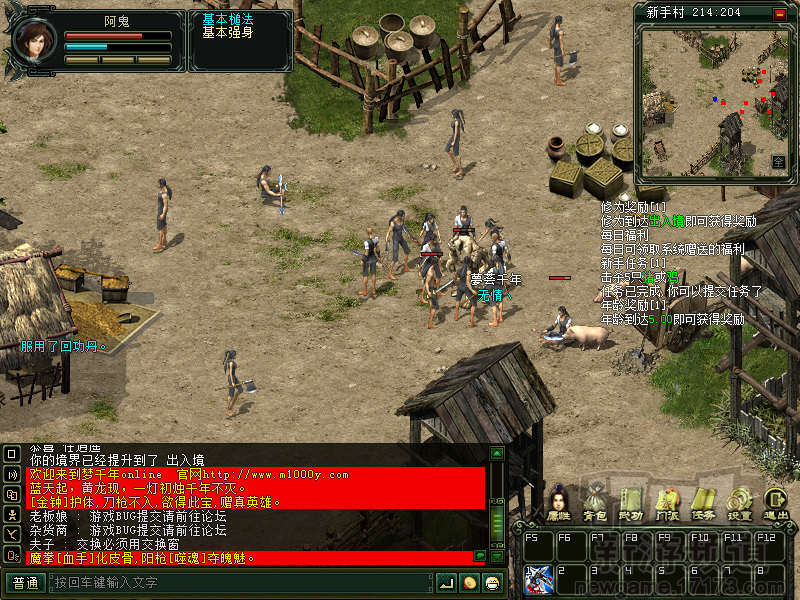The image size is (800, 600).
Task: Select the 基本强身 skill entry
Action: coord(229,32)
